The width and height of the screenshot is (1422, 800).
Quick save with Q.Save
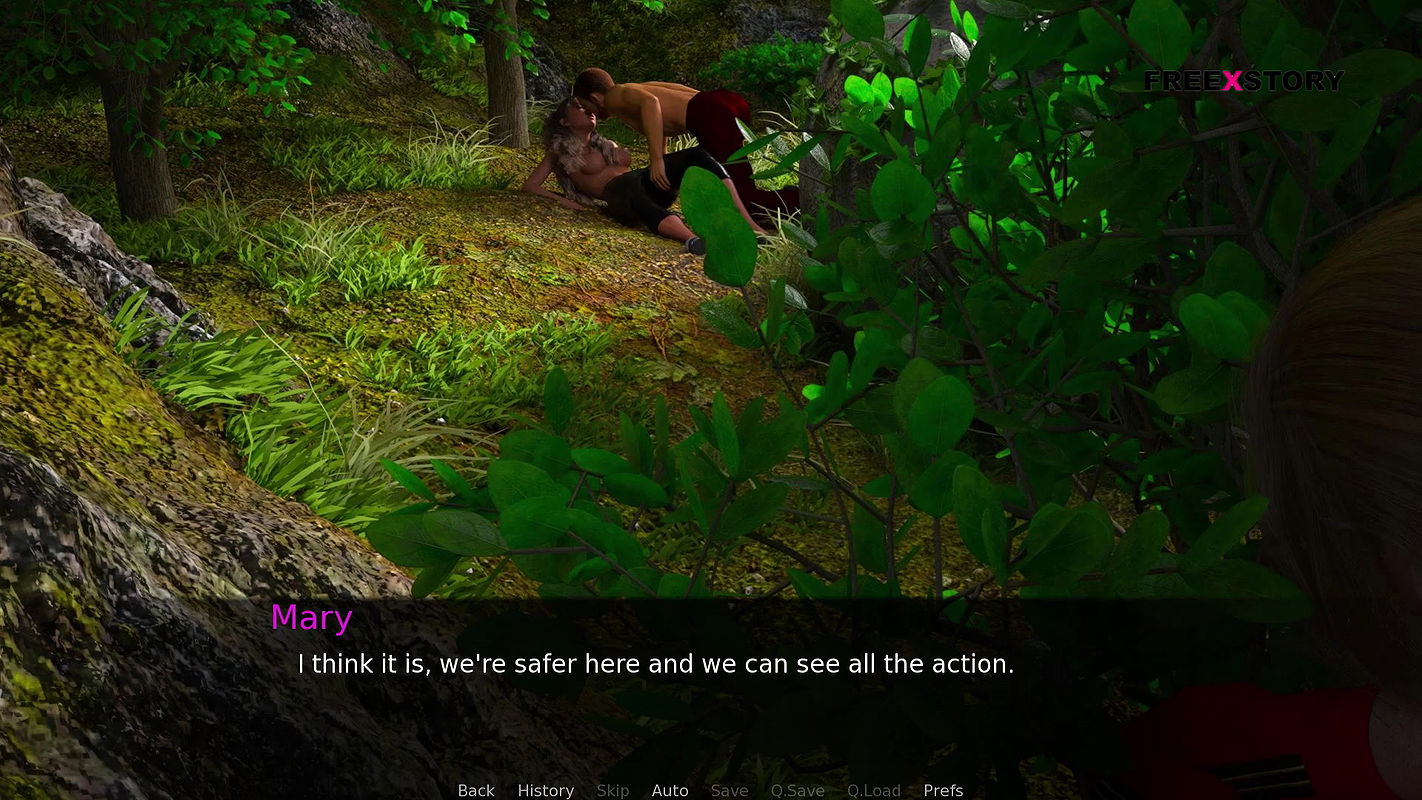[x=797, y=790]
